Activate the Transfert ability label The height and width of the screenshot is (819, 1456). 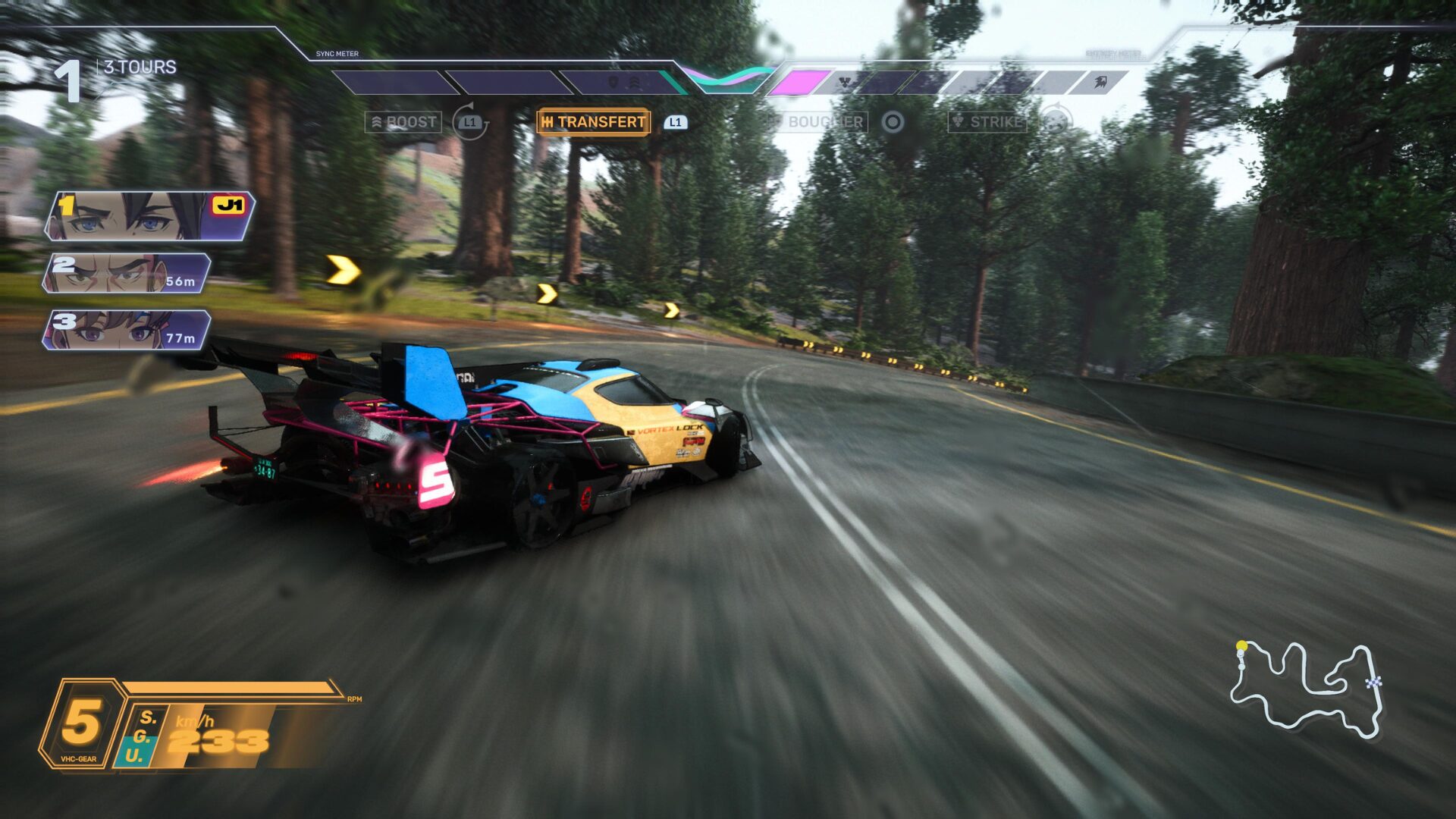pos(593,122)
